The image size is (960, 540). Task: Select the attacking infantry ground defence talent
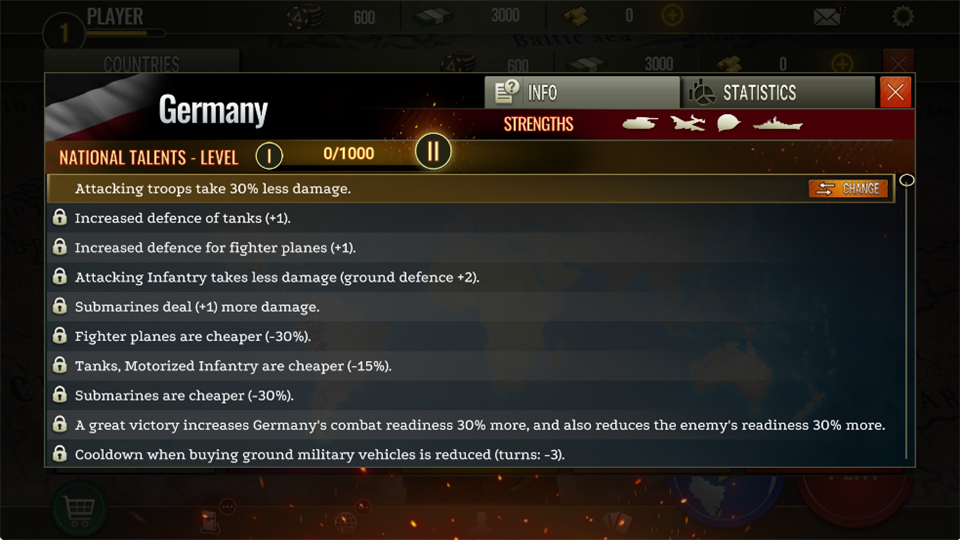coord(277,277)
